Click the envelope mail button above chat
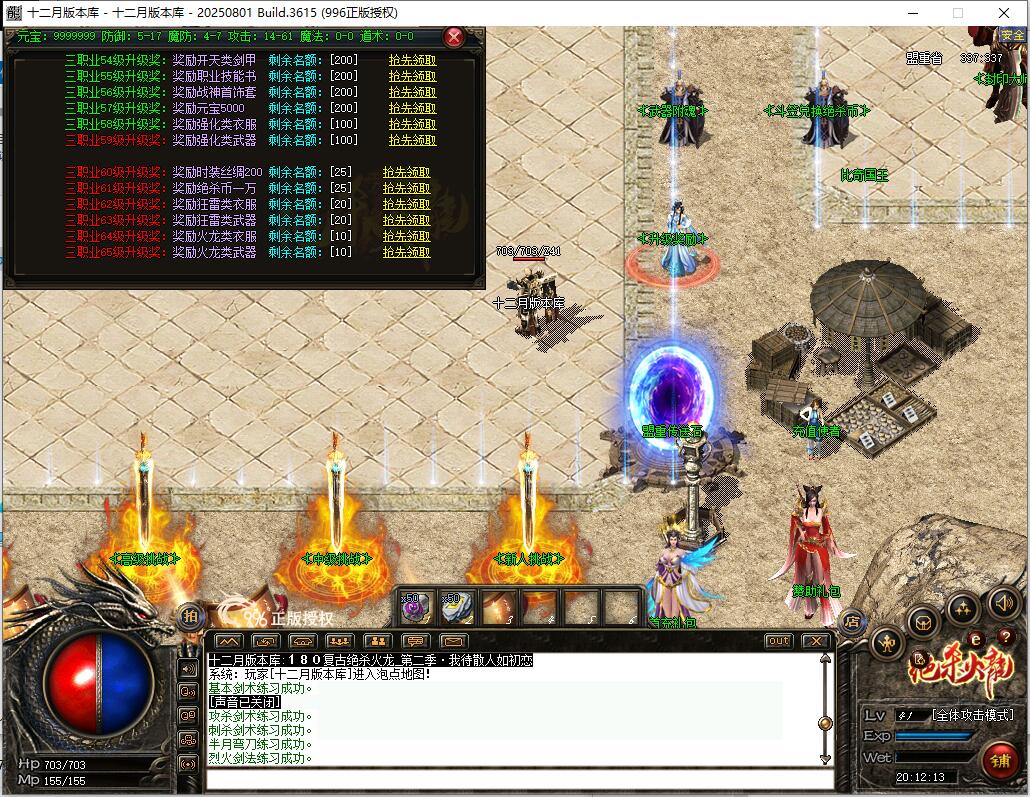The height and width of the screenshot is (797, 1030). coord(453,641)
